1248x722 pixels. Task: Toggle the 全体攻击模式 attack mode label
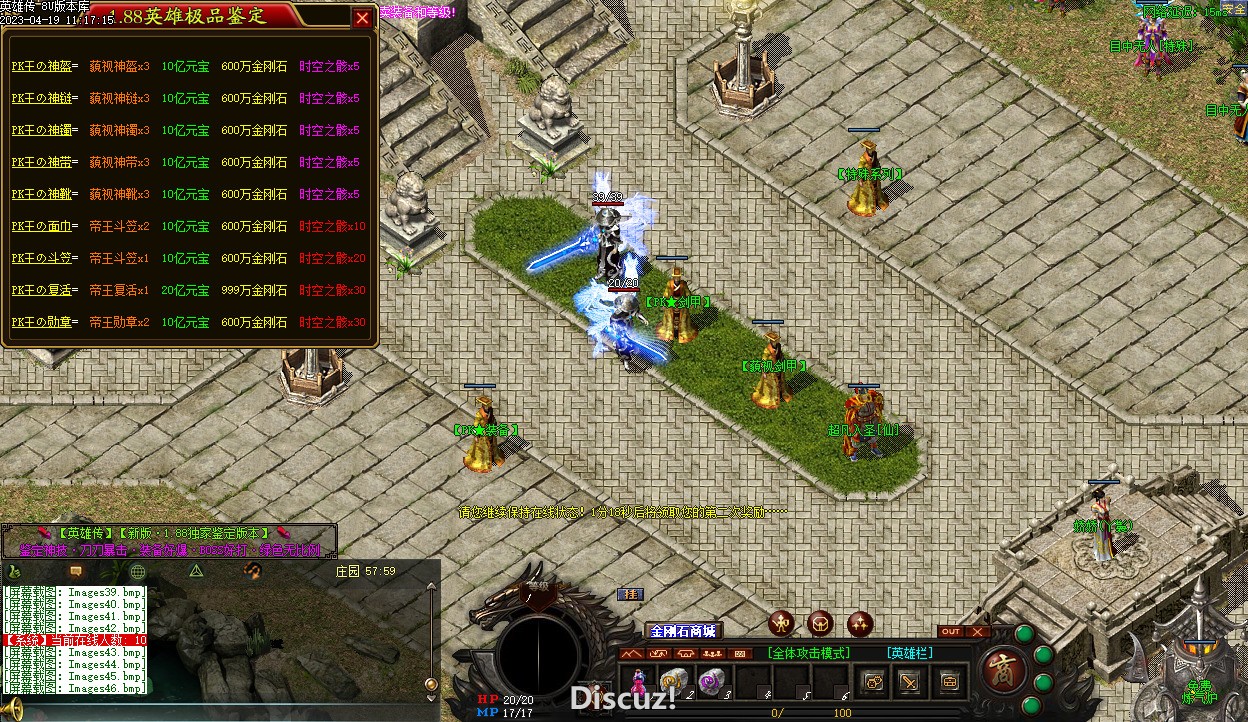coord(809,653)
